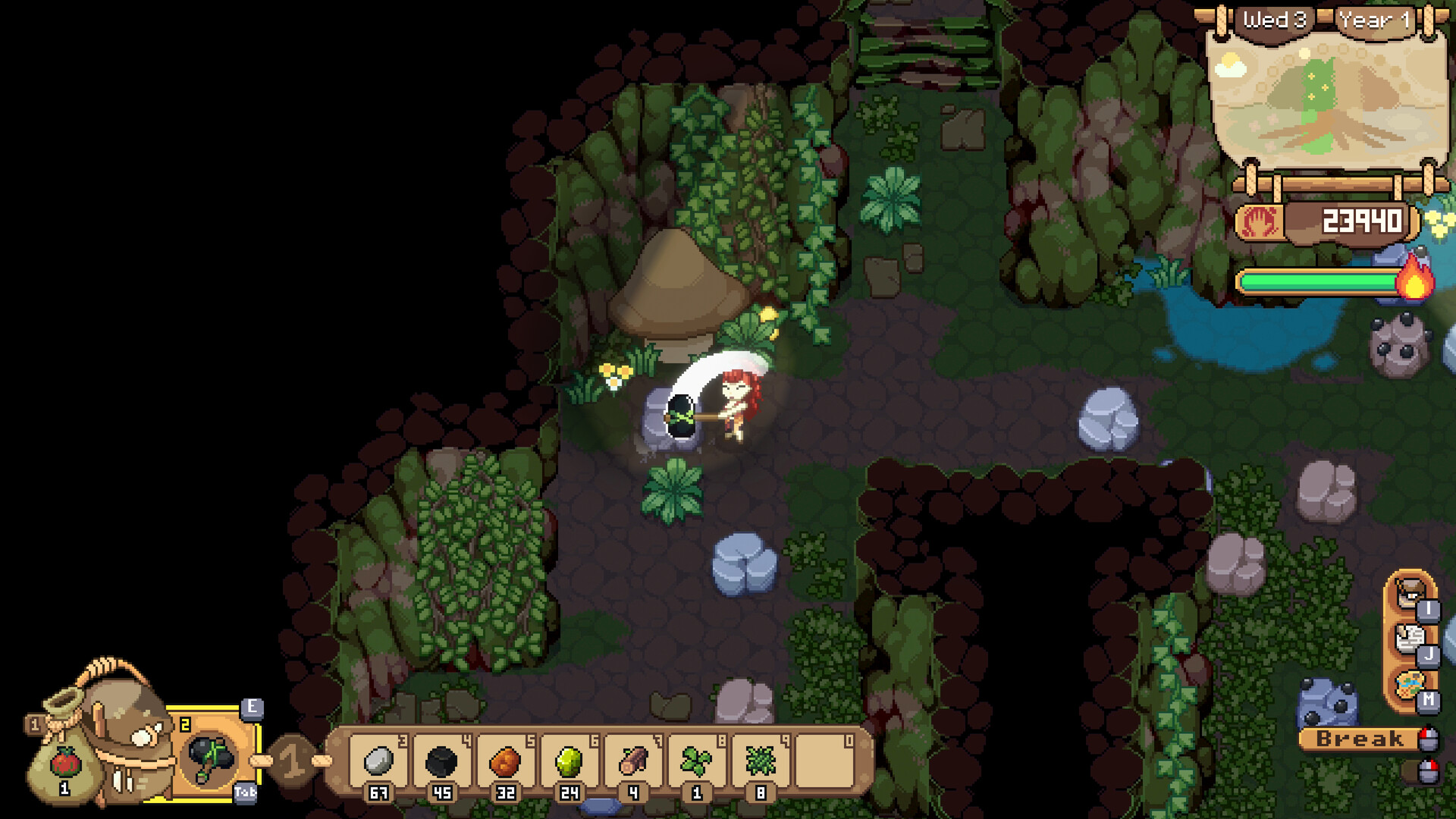Screen dimensions: 1456x819
Task: Select the green fiber hotbar slot
Action: [760, 761]
